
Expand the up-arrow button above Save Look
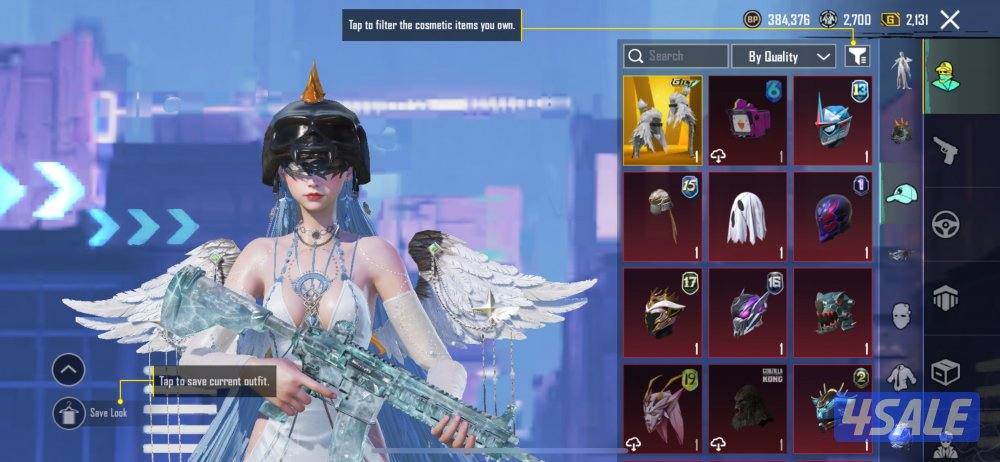(x=68, y=370)
